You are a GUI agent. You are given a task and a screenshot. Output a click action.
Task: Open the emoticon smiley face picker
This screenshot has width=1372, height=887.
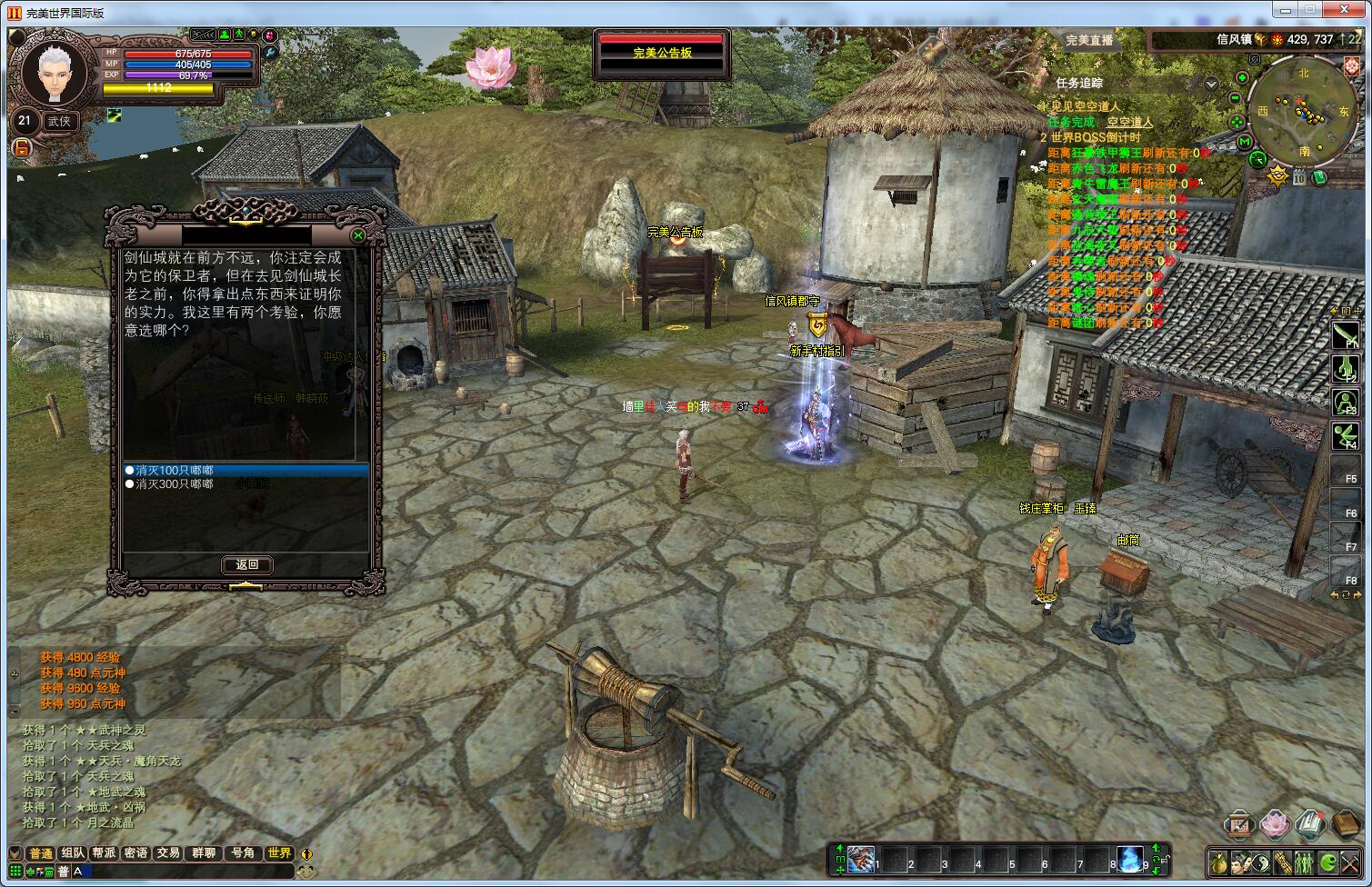click(307, 871)
